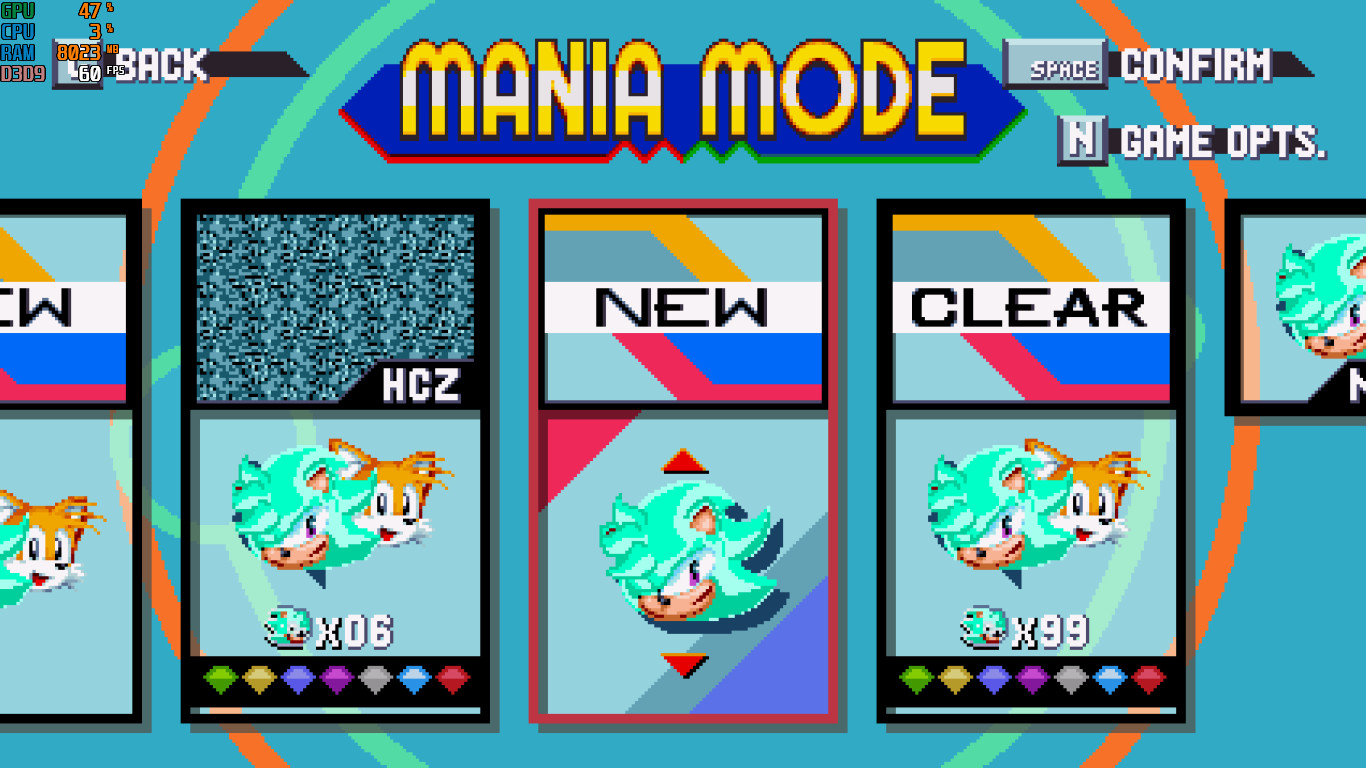Click the BACK label at top left
1366x768 pixels.
[x=160, y=66]
